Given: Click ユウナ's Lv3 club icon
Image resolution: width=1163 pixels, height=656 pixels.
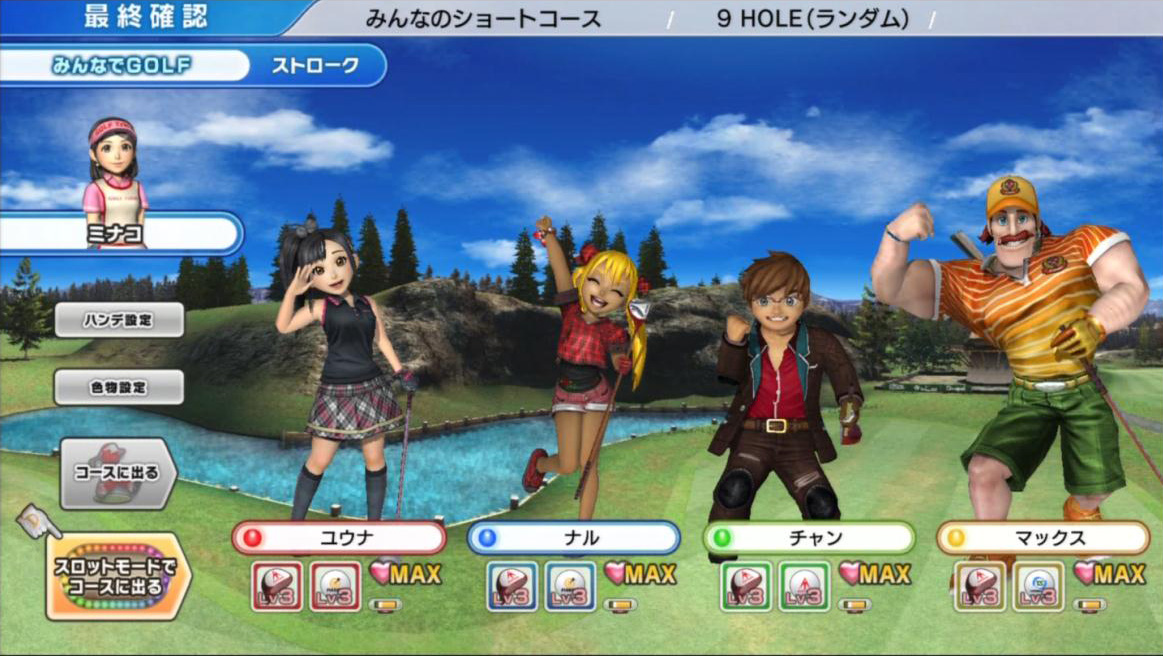Looking at the screenshot, I should point(277,586).
